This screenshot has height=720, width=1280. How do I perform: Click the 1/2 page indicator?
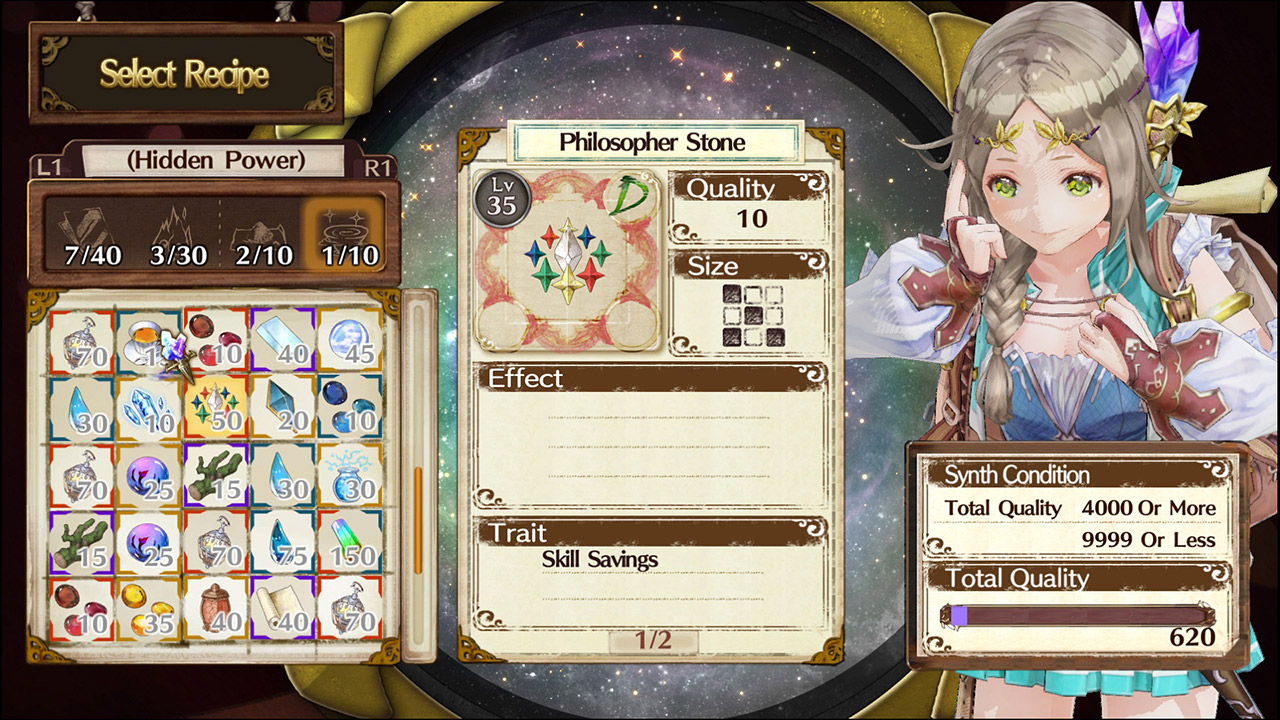[x=652, y=641]
